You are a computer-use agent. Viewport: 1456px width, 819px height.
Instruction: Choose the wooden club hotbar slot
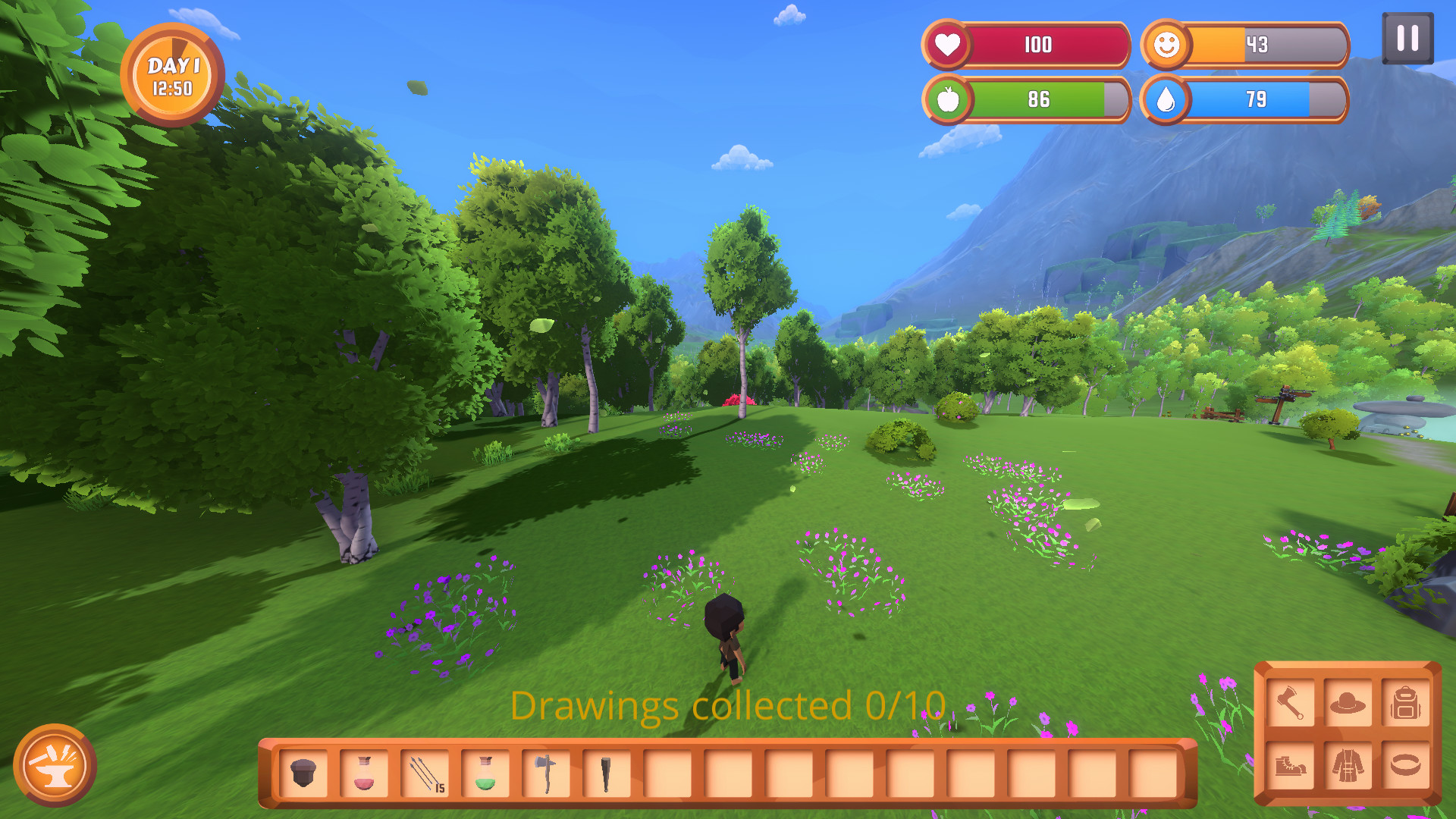[x=607, y=773]
